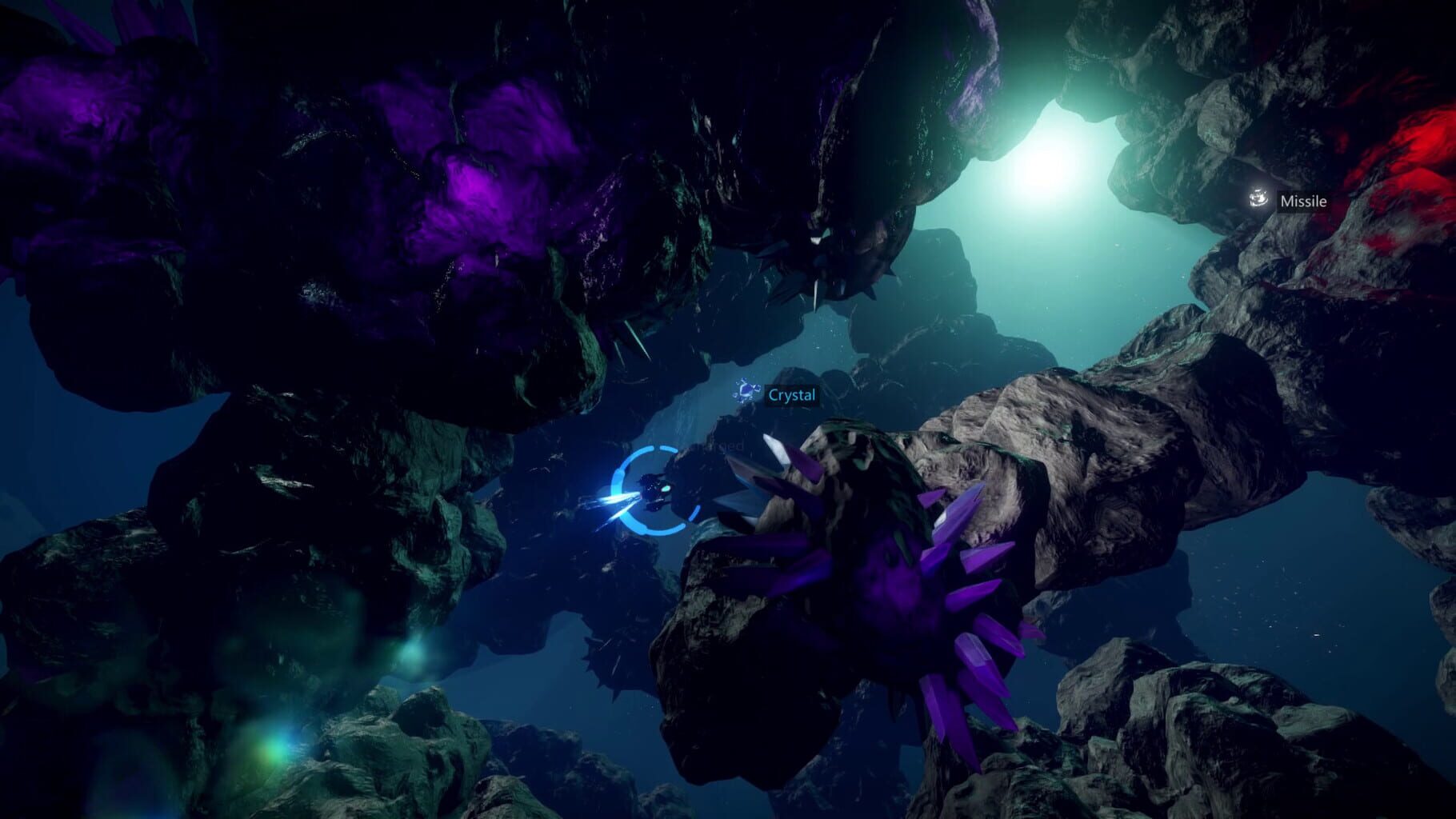Click the ship's green cockpit glow

666,488
